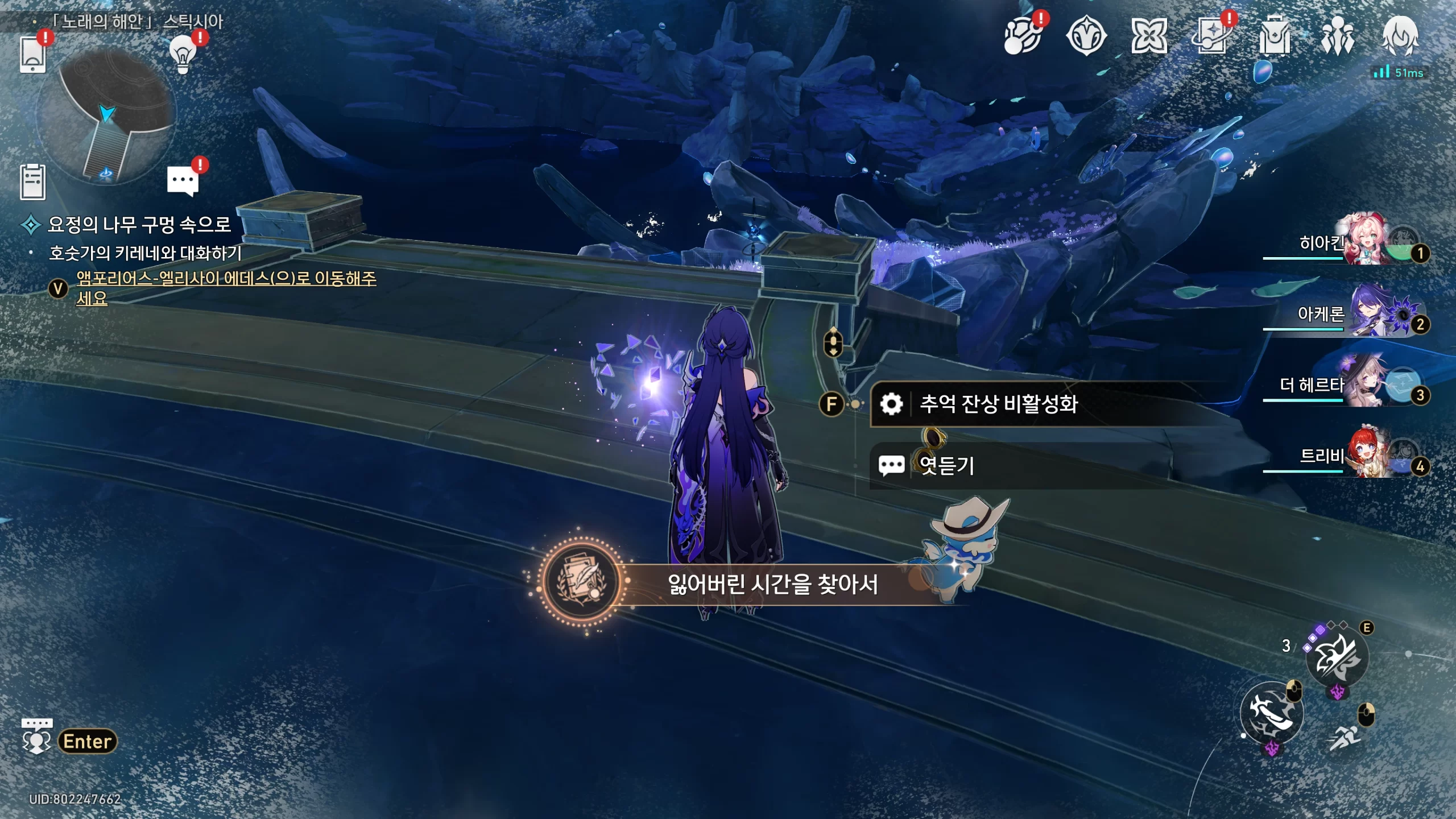This screenshot has width=1456, height=819.
Task: Open the chat messages bubble
Action: (183, 181)
